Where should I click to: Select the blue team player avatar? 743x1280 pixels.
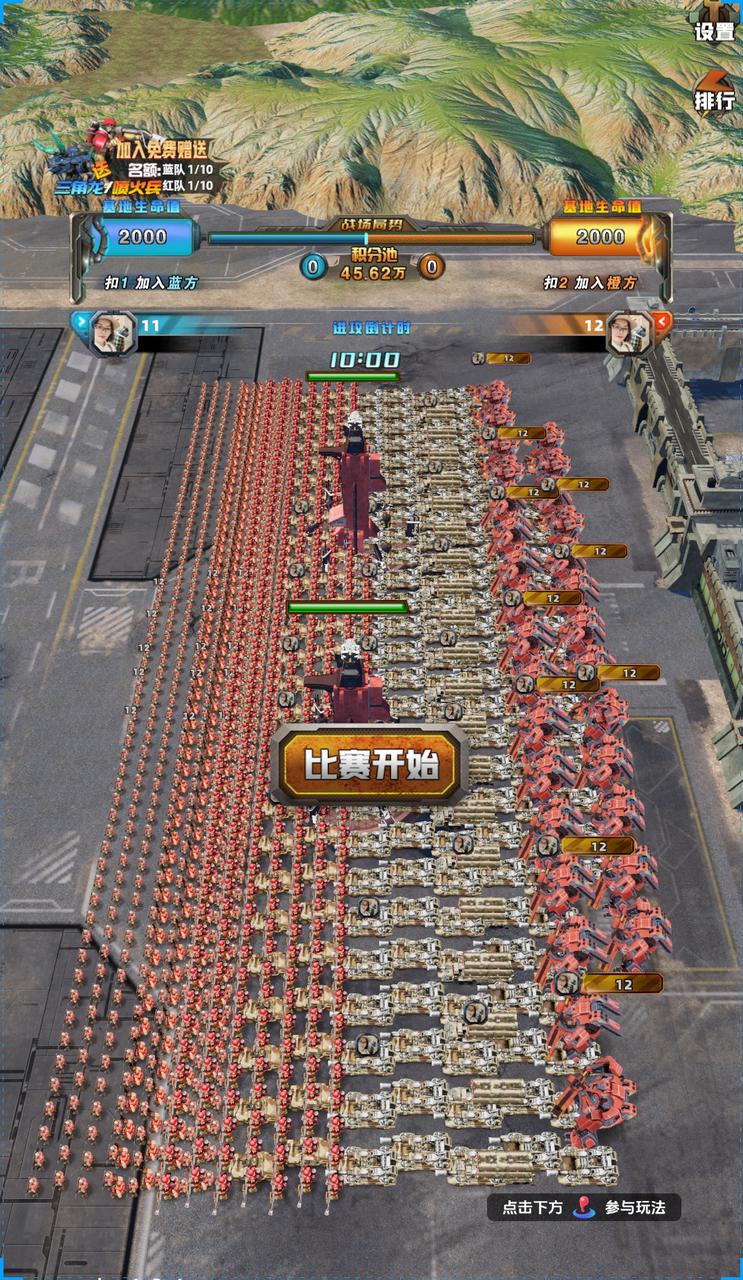click(x=113, y=331)
